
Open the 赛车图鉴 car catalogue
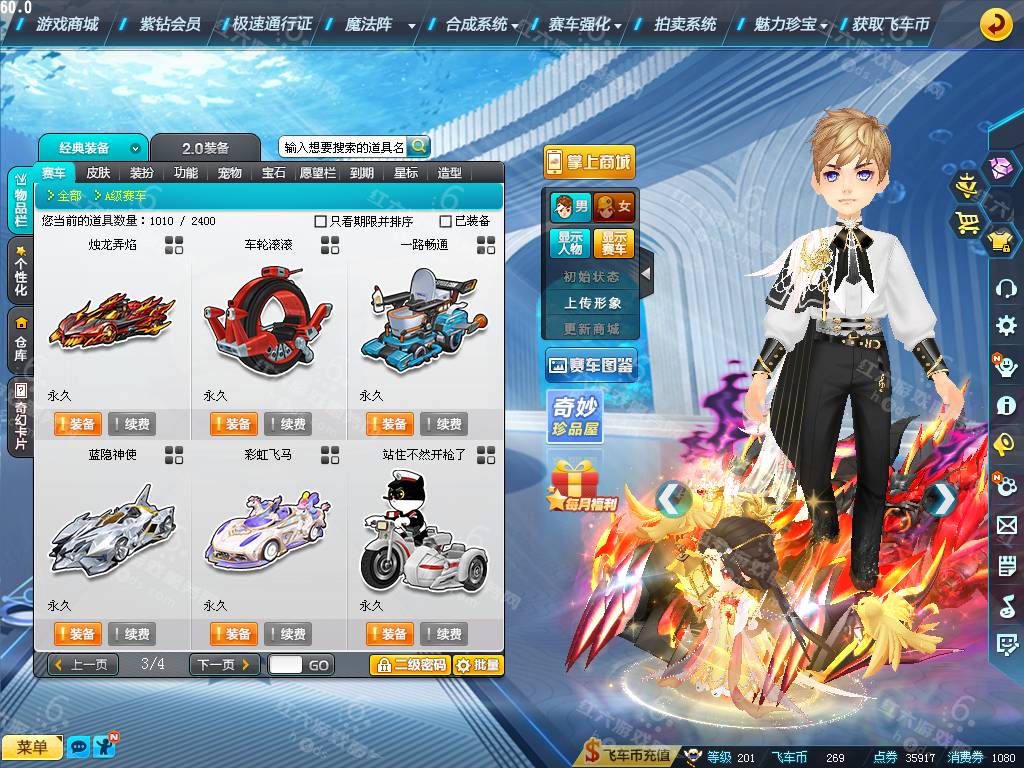click(591, 366)
